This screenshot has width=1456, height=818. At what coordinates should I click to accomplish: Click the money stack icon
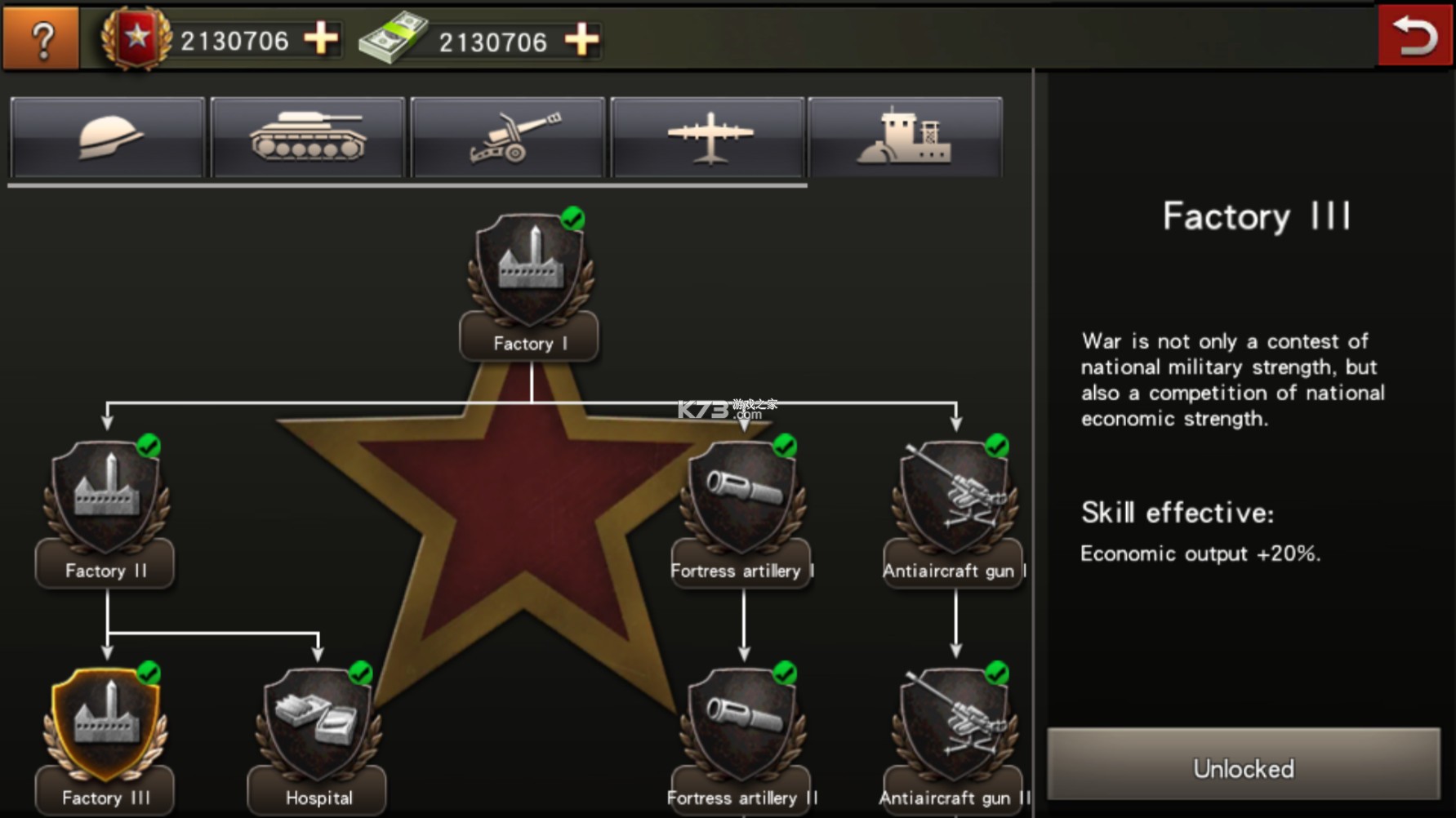(x=392, y=38)
